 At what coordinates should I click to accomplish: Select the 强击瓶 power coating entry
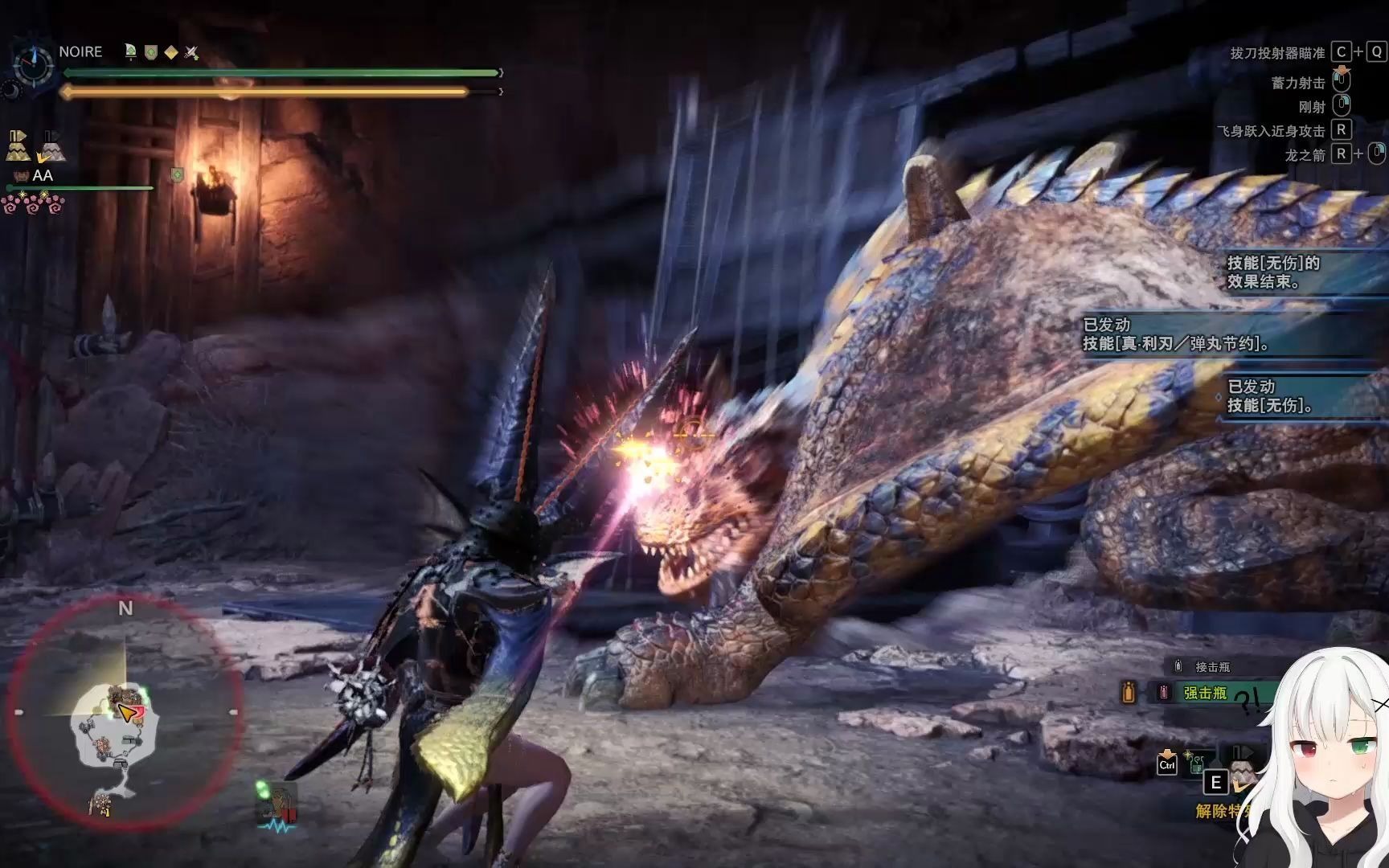pos(1204,693)
